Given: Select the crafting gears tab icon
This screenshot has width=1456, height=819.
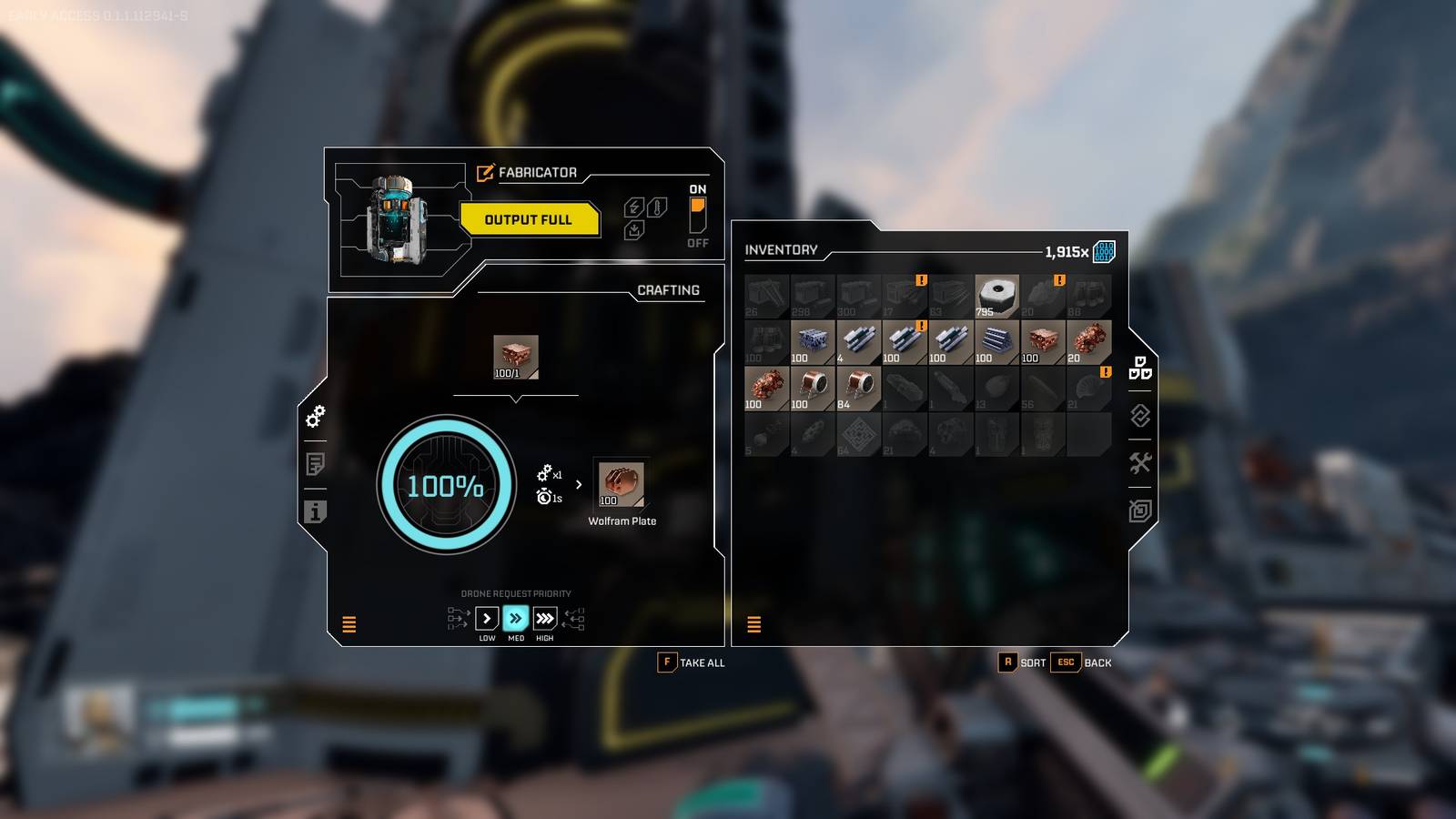Looking at the screenshot, I should tap(315, 419).
